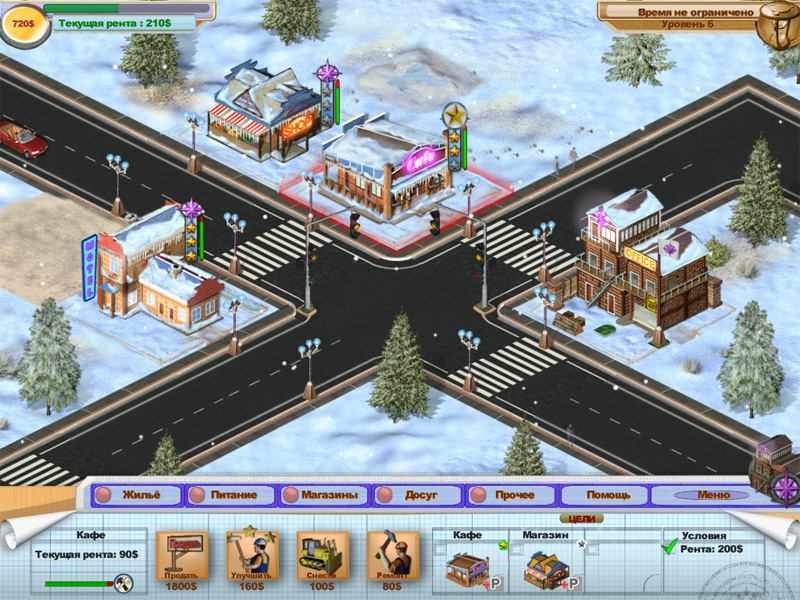The width and height of the screenshot is (800, 600).
Task: Demolish the building with the Снести bulldozer
Action: (322, 556)
